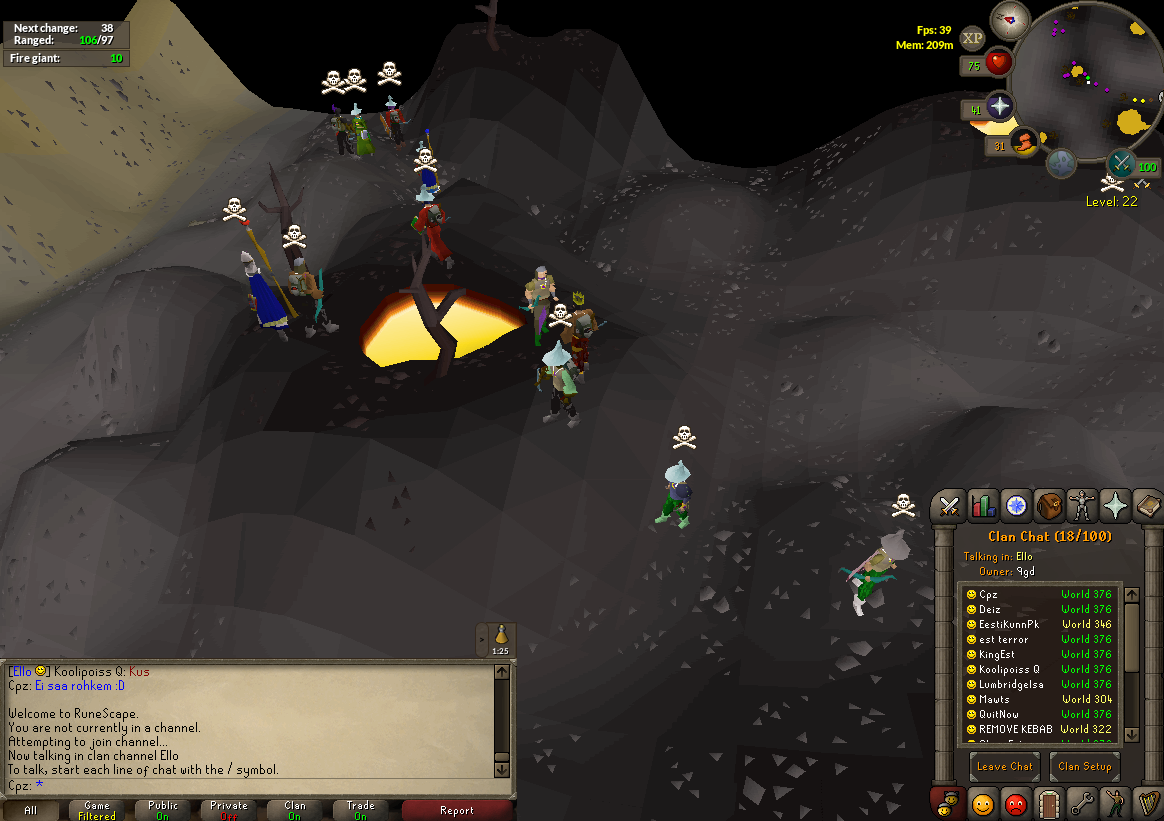The height and width of the screenshot is (821, 1164).
Task: Switch to the Skills stats tab
Action: pyautogui.click(x=982, y=507)
